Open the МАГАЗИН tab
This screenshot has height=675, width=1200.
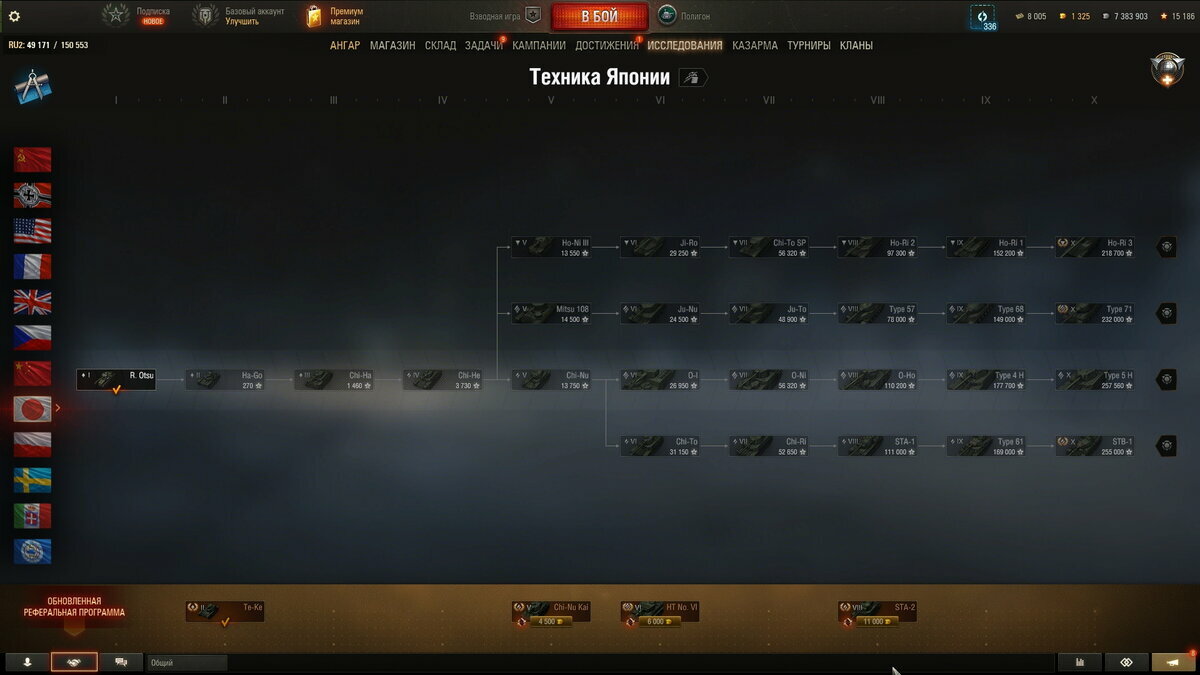point(392,45)
